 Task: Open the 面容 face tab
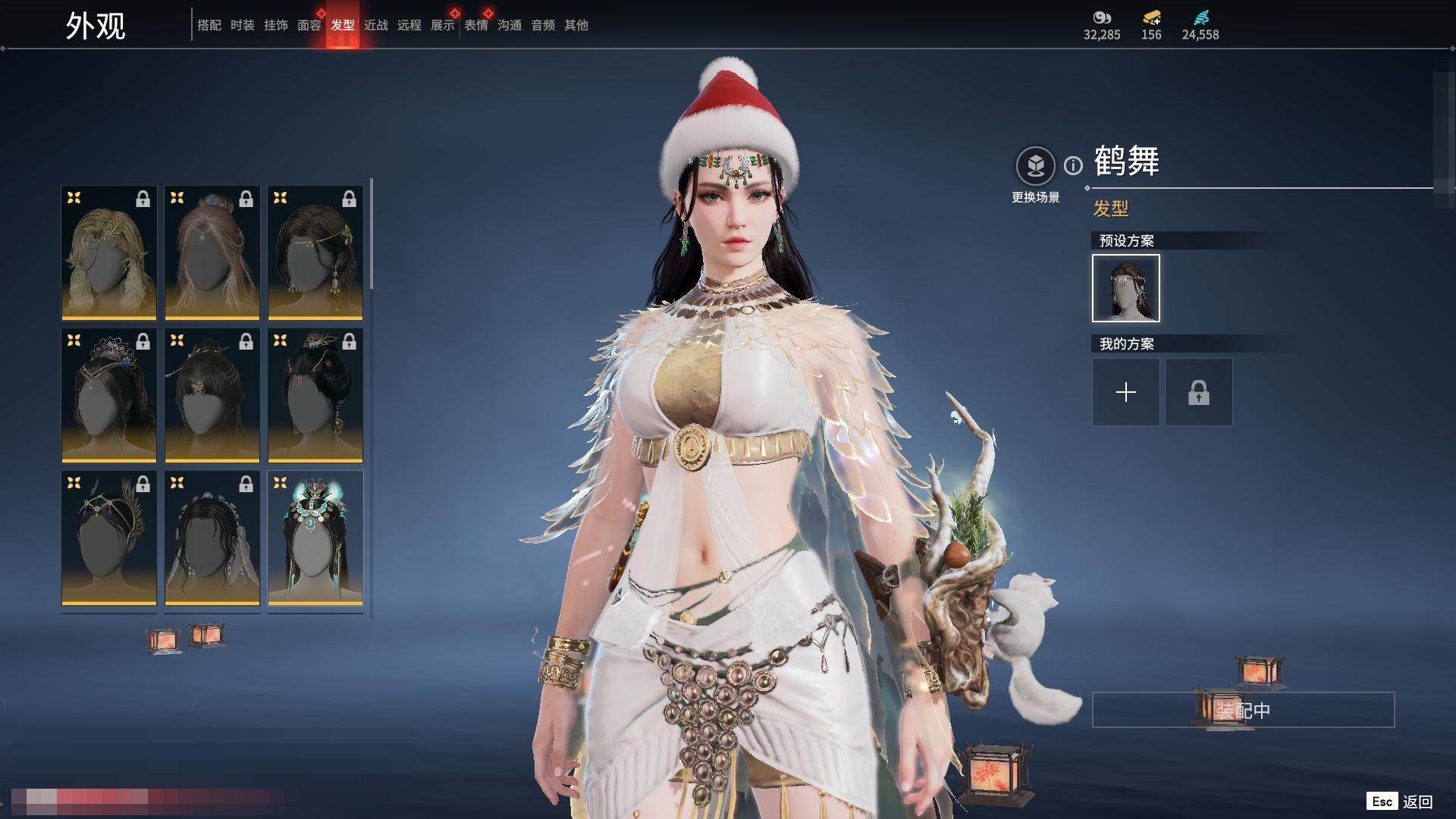(x=309, y=26)
